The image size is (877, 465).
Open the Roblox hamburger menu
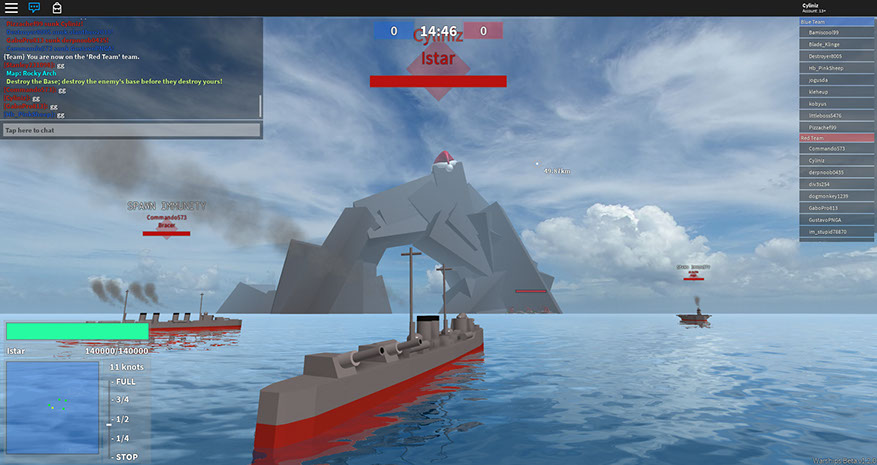pos(11,8)
